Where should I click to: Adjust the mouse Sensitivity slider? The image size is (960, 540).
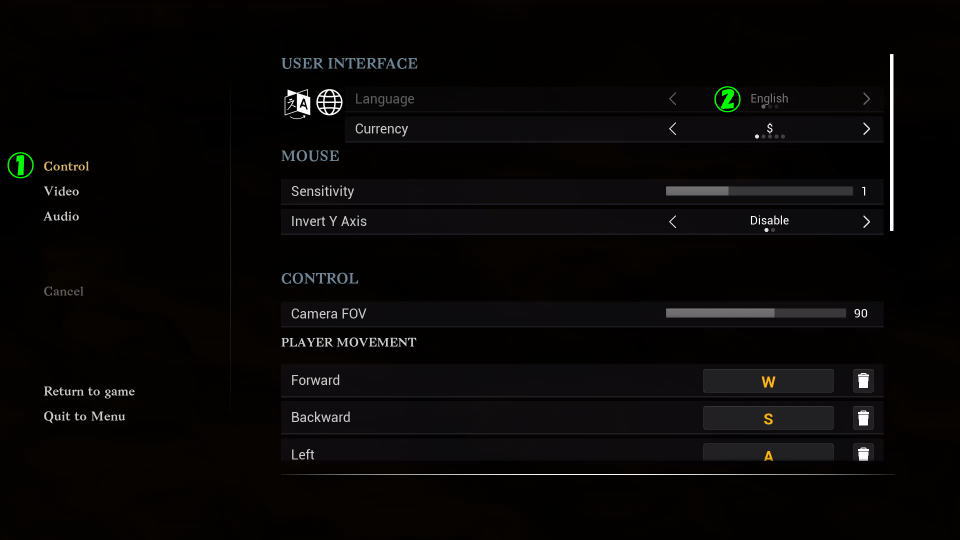click(758, 191)
